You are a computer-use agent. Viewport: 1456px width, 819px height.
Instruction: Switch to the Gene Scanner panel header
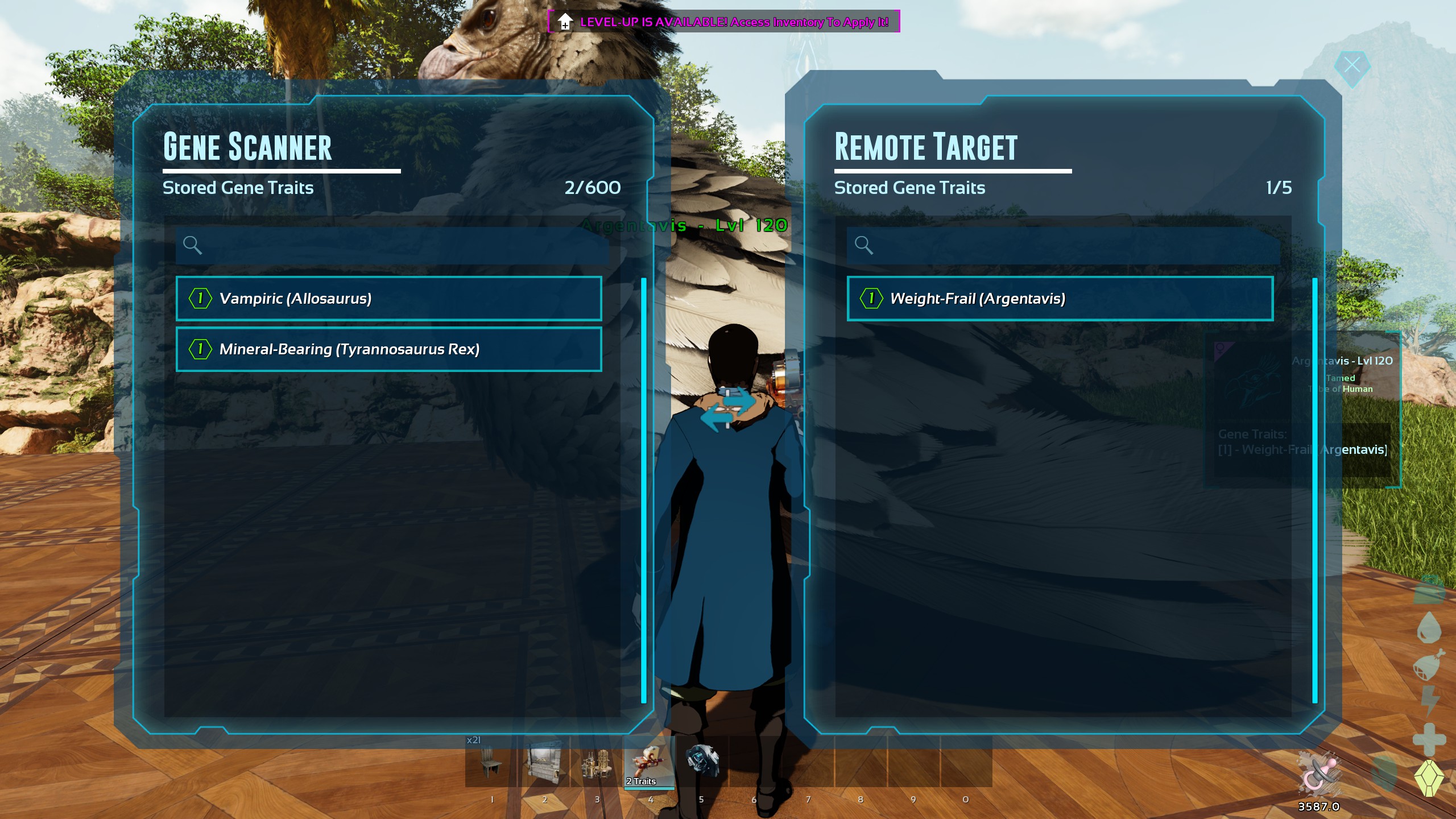click(247, 147)
